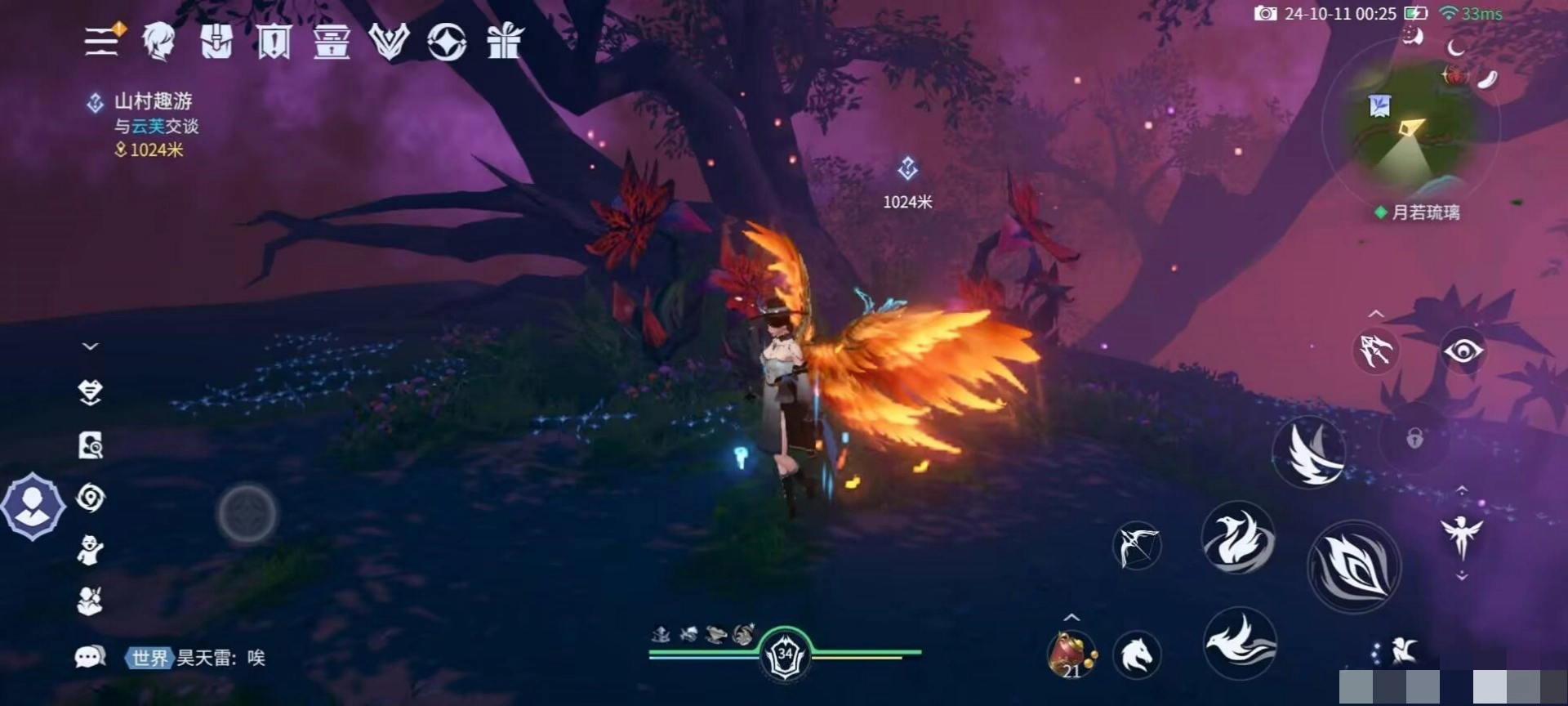Open the treasure chest icon
The width and height of the screenshot is (1568, 706).
coord(332,41)
